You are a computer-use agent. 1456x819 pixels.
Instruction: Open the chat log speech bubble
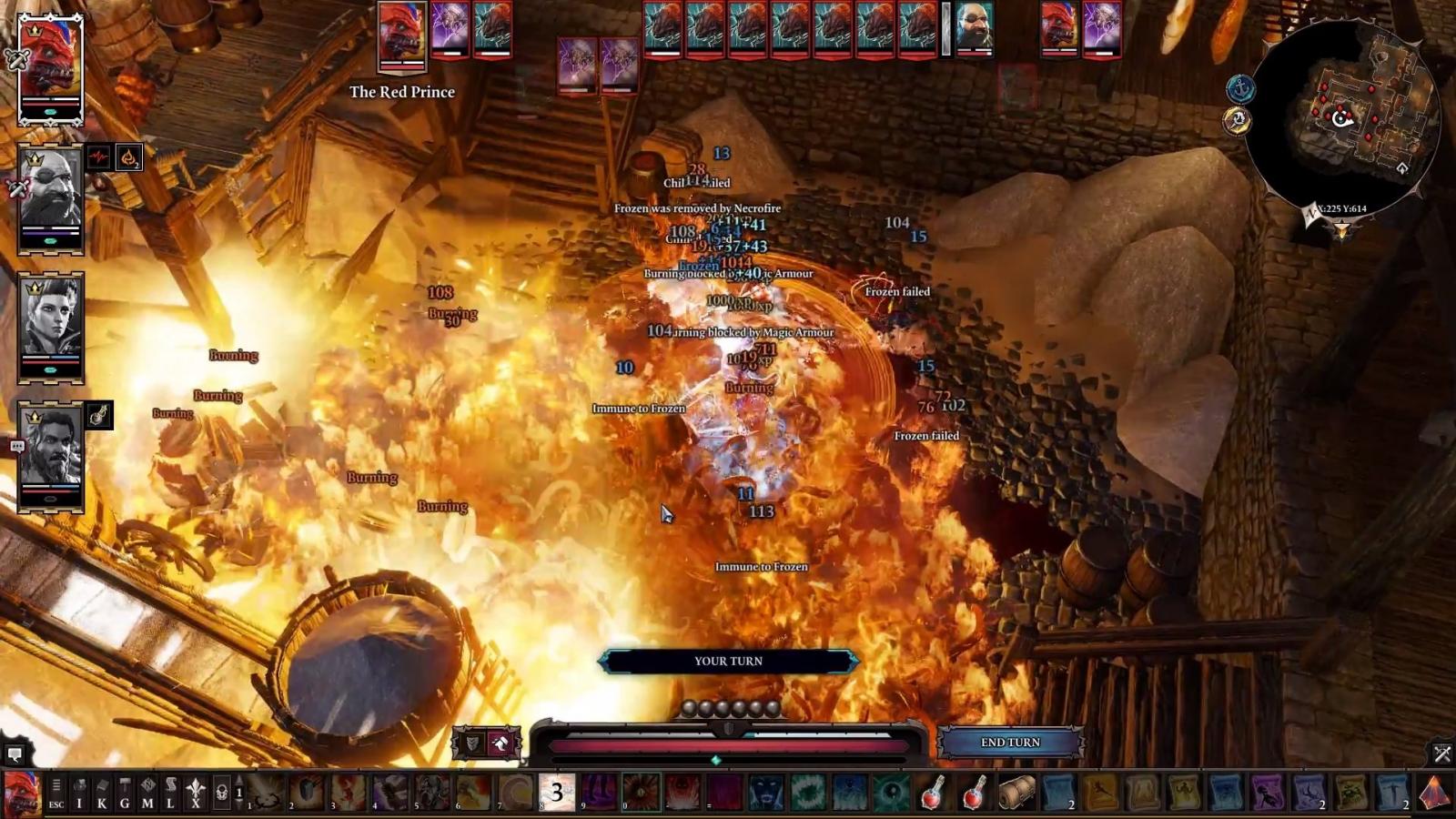click(15, 753)
